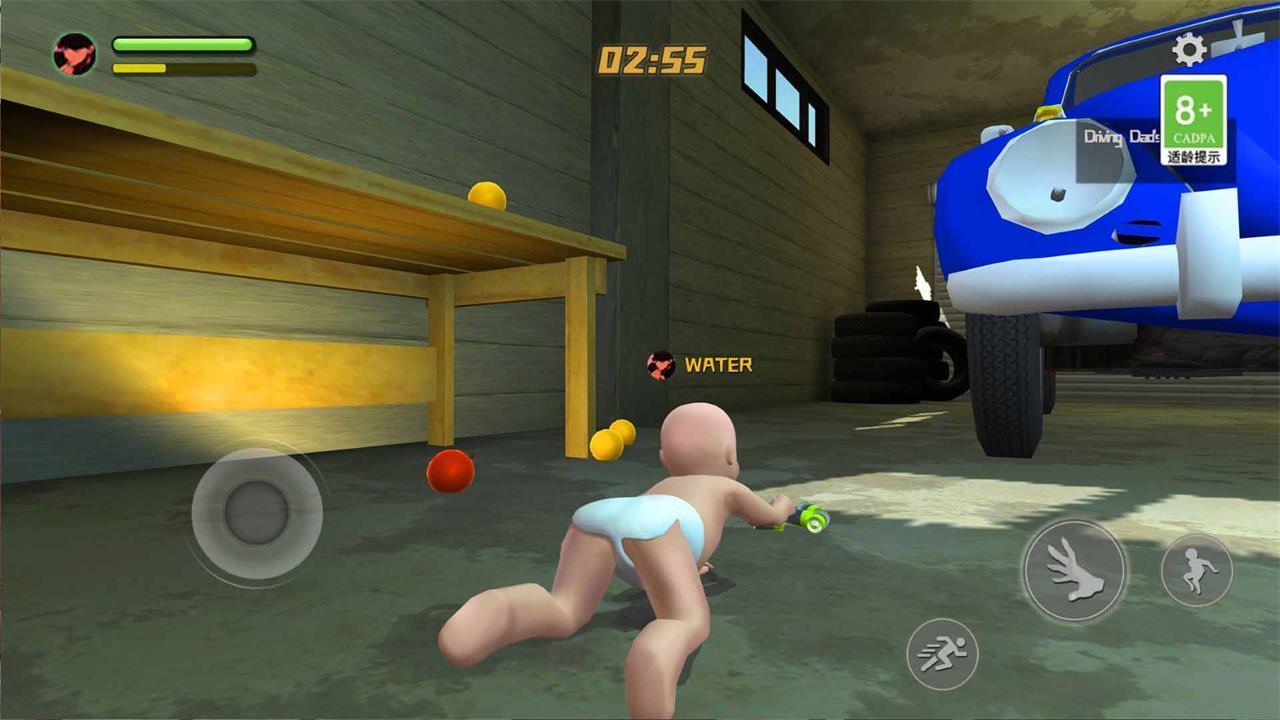Touch the virtual movement joystick
Image resolution: width=1280 pixels, height=720 pixels.
pos(256,513)
